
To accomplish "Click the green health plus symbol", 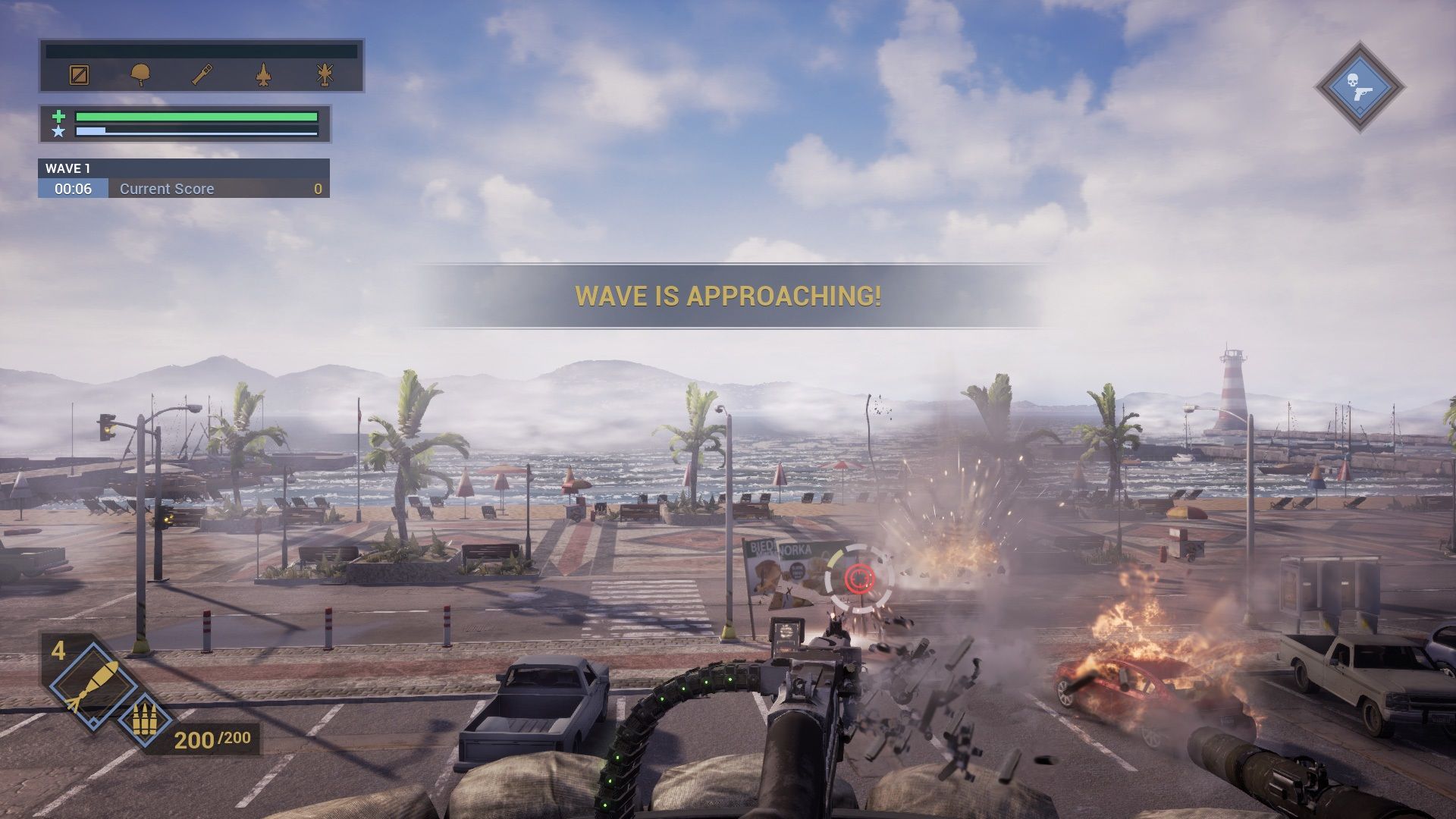I will pyautogui.click(x=58, y=118).
